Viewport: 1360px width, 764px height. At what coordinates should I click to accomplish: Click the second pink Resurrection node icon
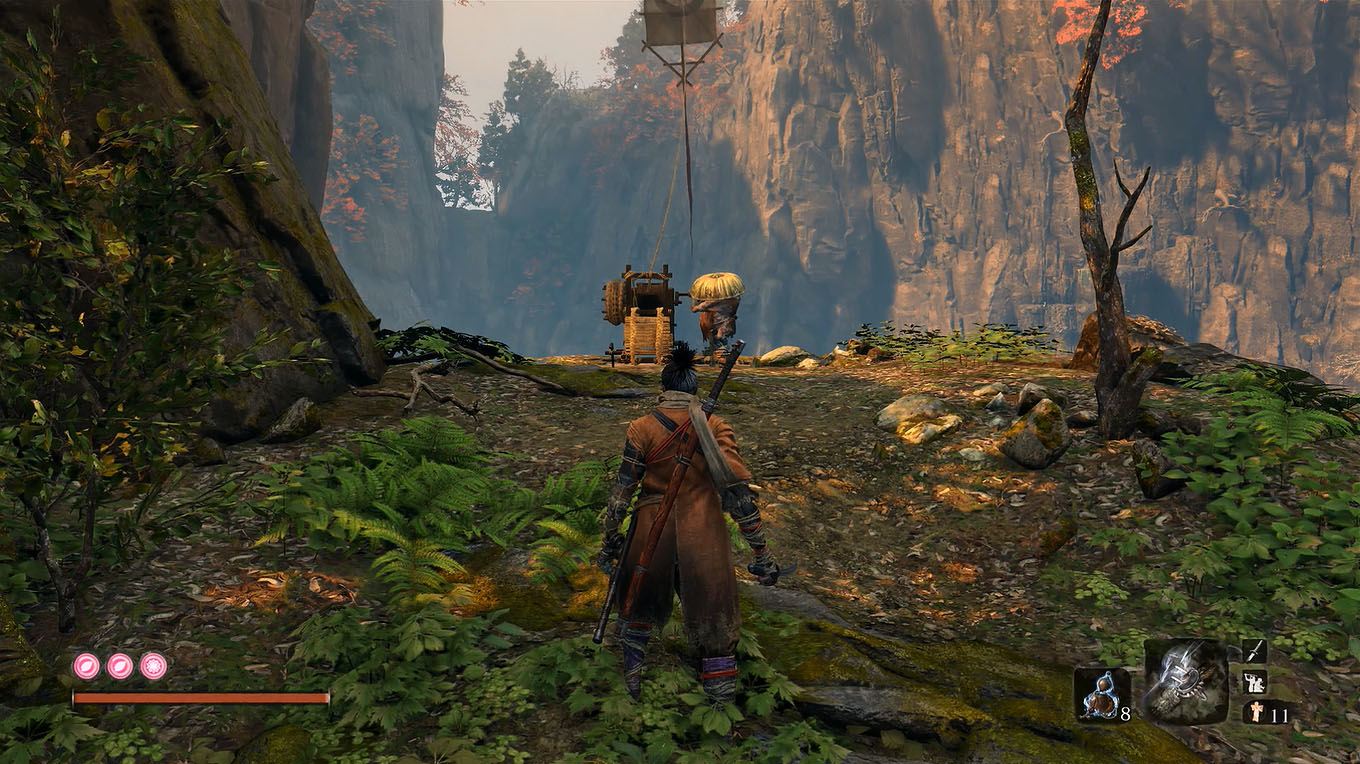[x=121, y=665]
